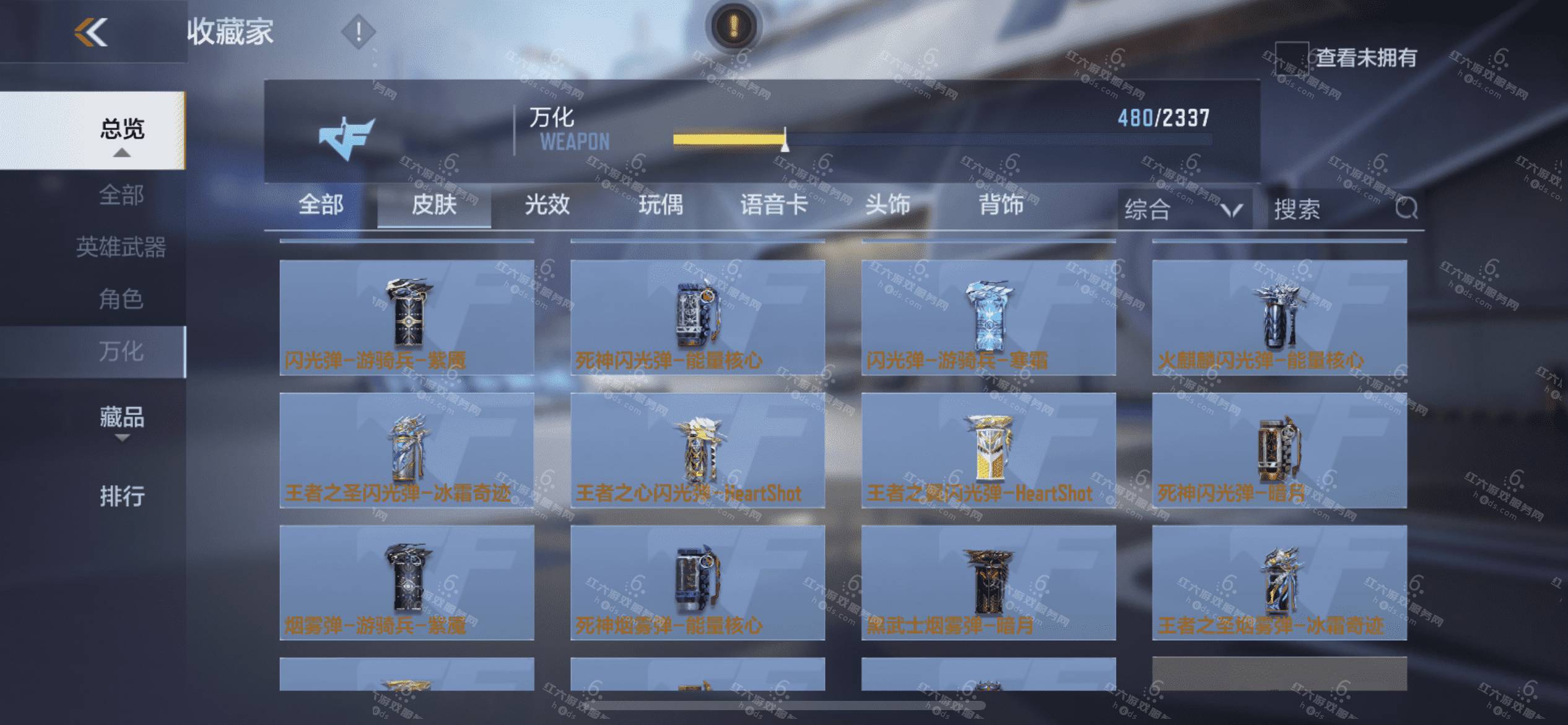Choose 角色 in the left sidebar
Screen dimensions: 1568x725
[x=121, y=299]
